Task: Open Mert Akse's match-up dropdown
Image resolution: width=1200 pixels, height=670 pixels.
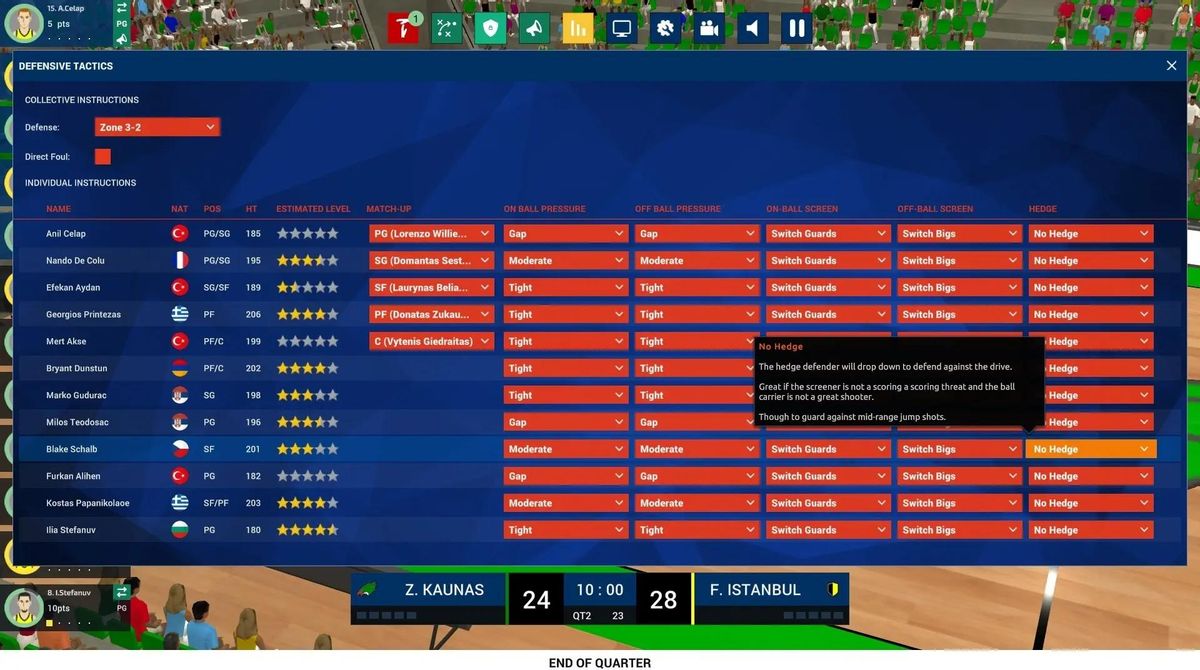Action: 431,342
